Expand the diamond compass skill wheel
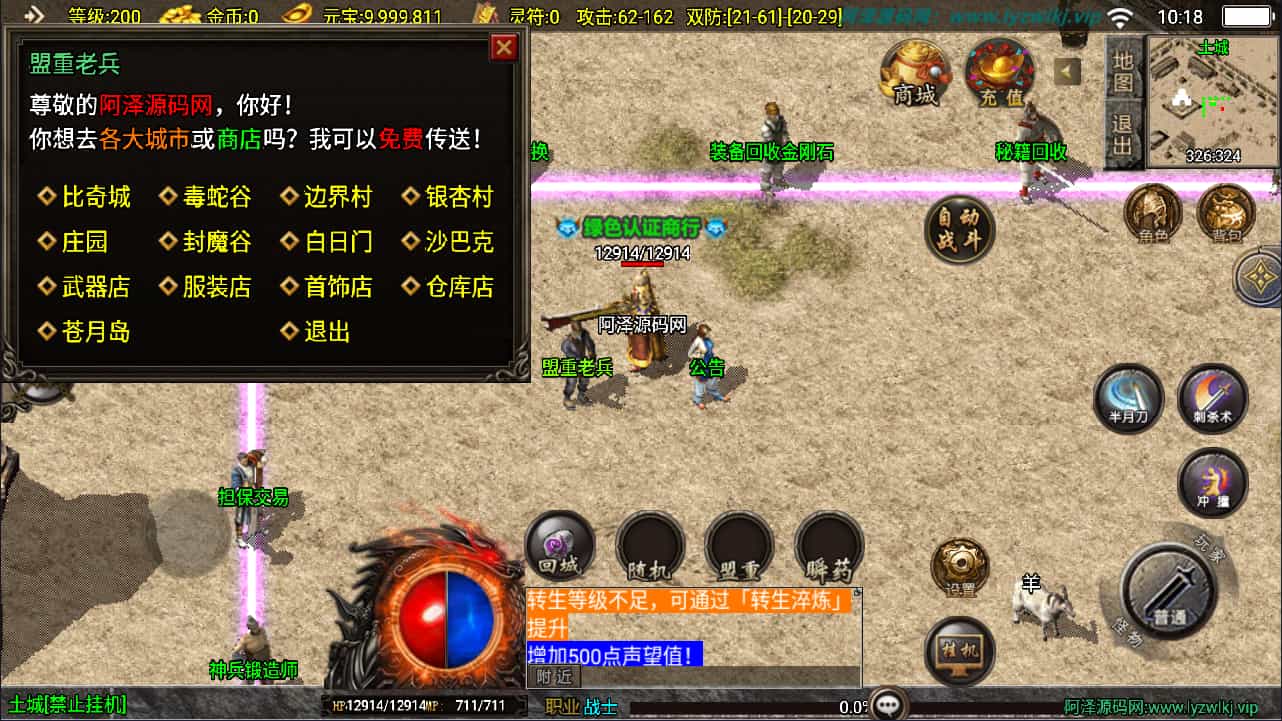 point(1260,277)
